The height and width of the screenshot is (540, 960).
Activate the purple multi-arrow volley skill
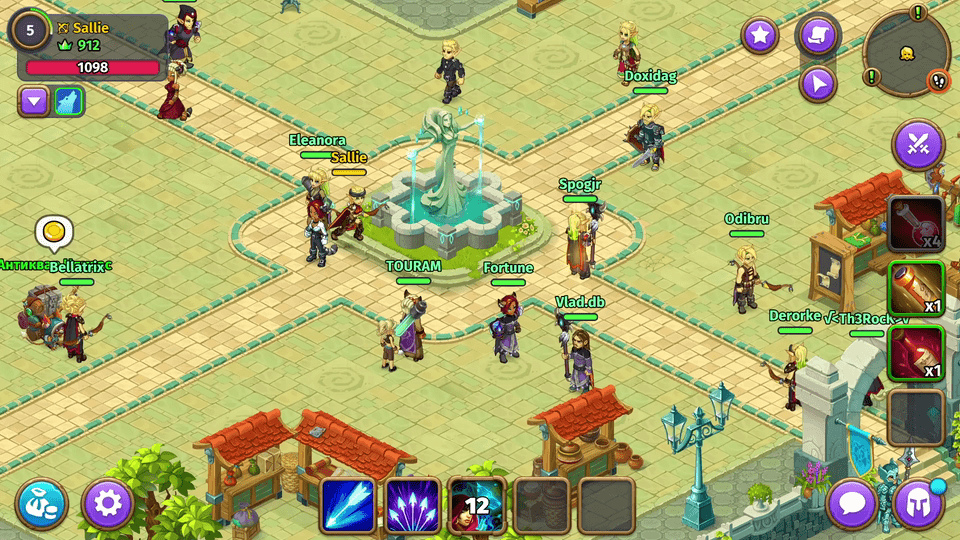(412, 504)
